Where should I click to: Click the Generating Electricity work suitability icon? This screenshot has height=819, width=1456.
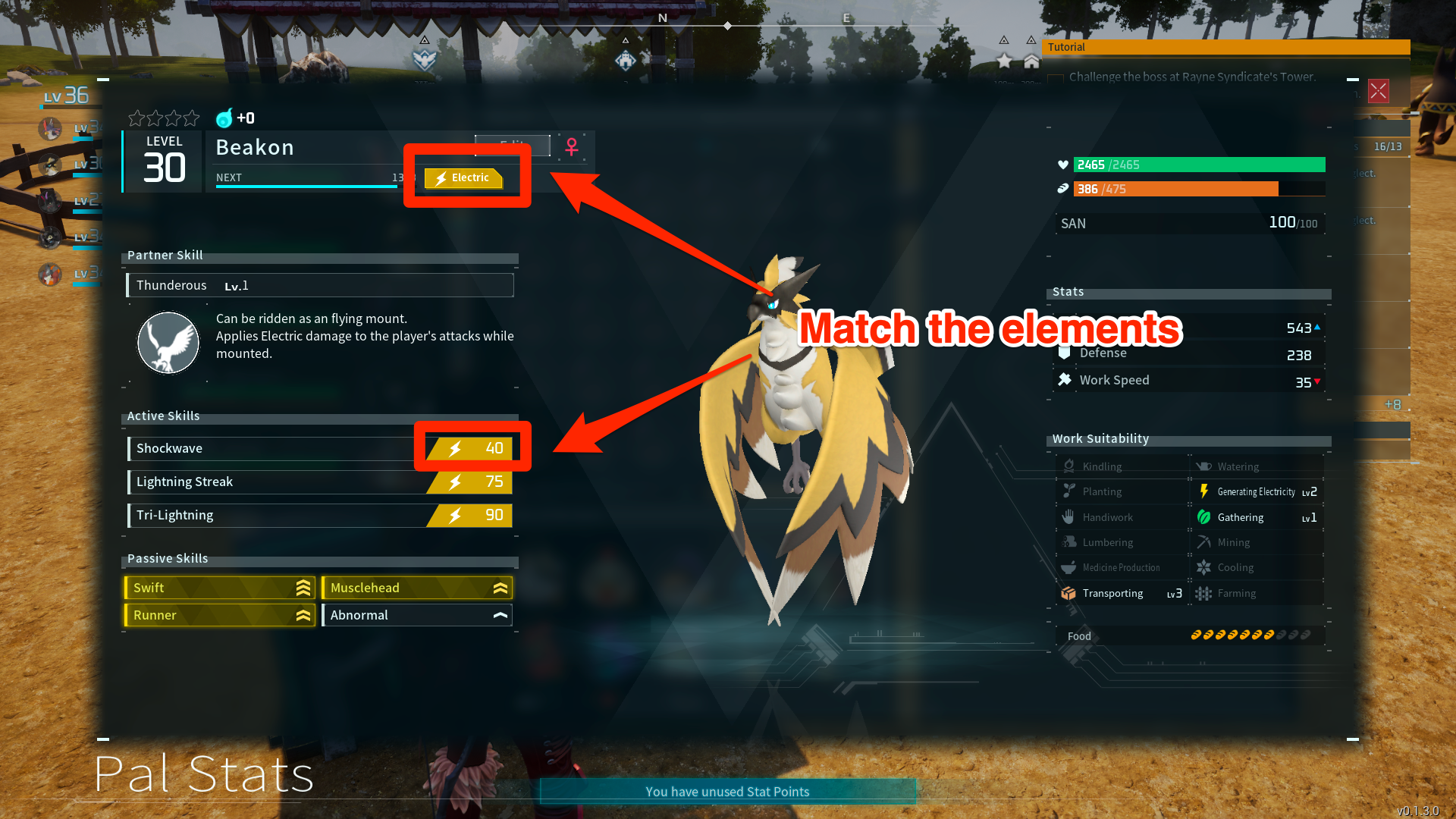(x=1205, y=491)
